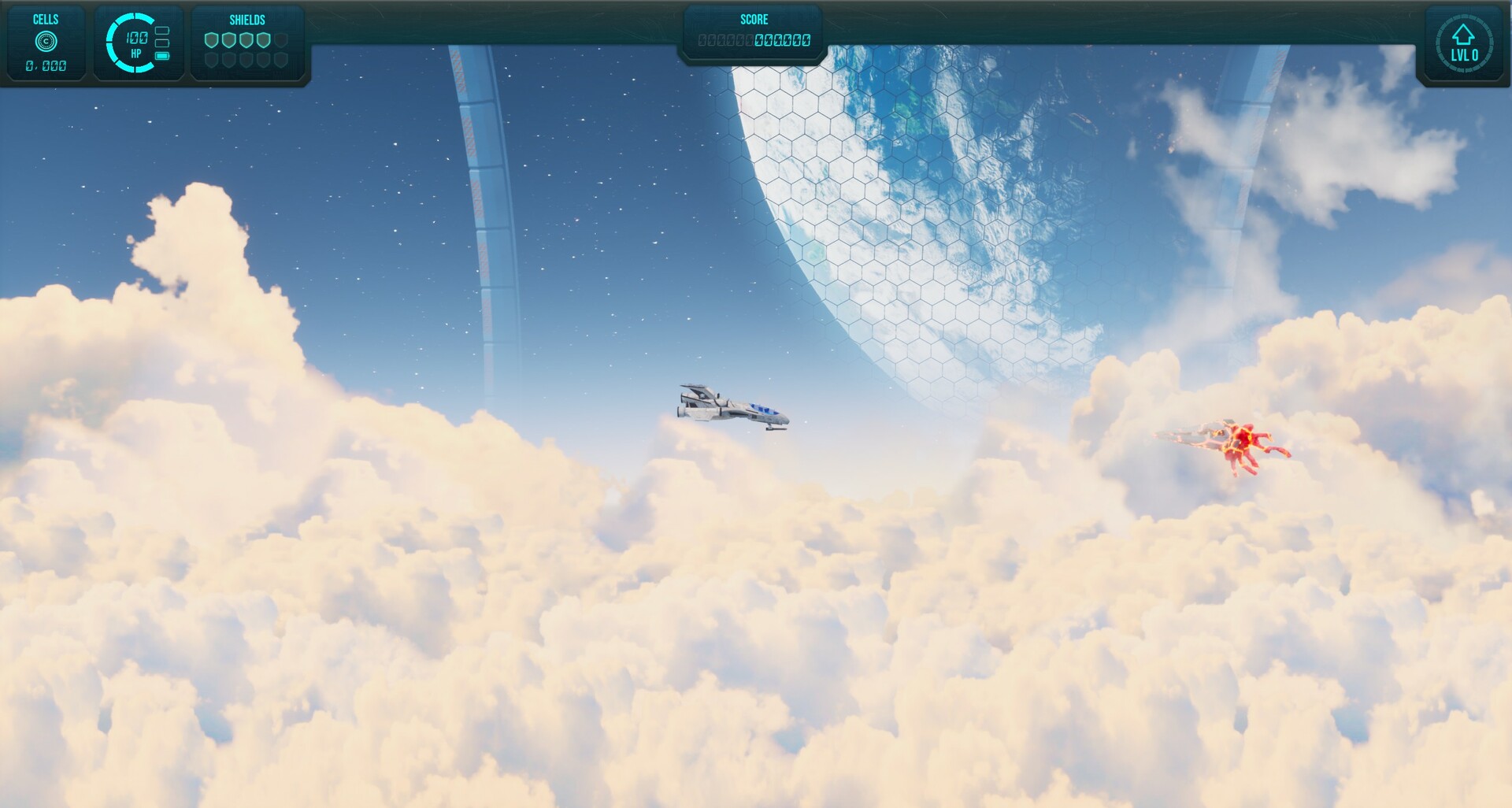Screen dimensions: 1512x808
Task: Expand the Score display panel
Action: (754, 32)
